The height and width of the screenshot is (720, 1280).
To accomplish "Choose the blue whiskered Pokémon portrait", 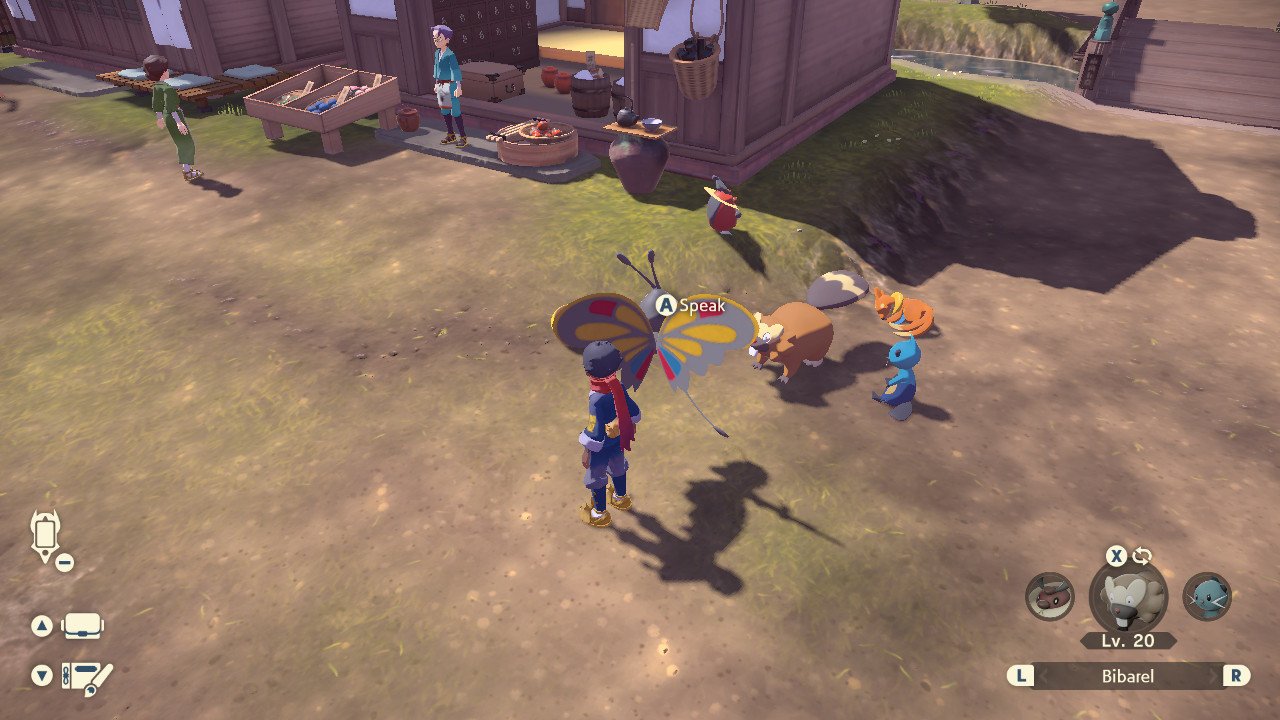I will click(1207, 596).
